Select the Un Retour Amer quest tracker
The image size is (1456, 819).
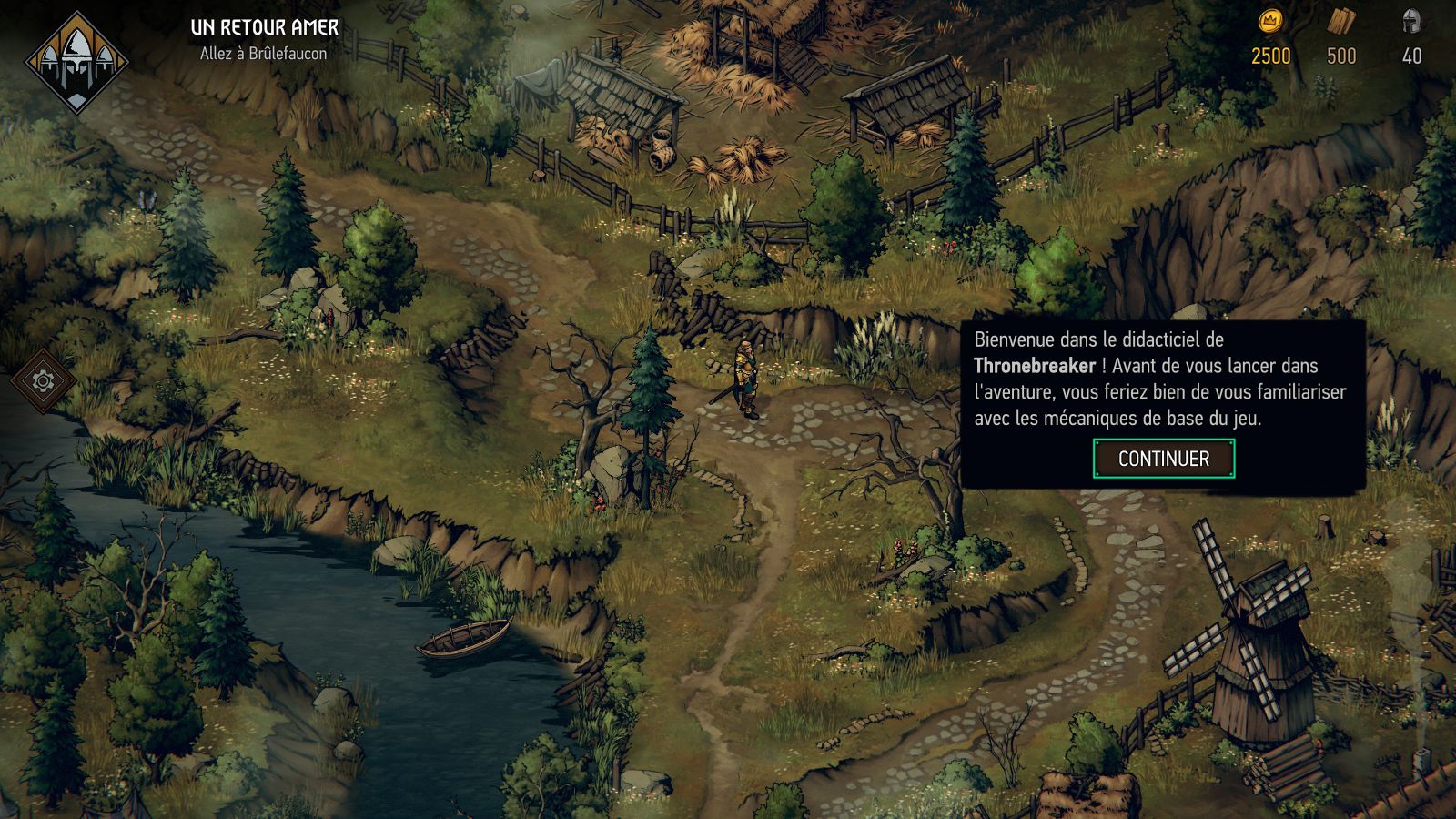coord(264,28)
